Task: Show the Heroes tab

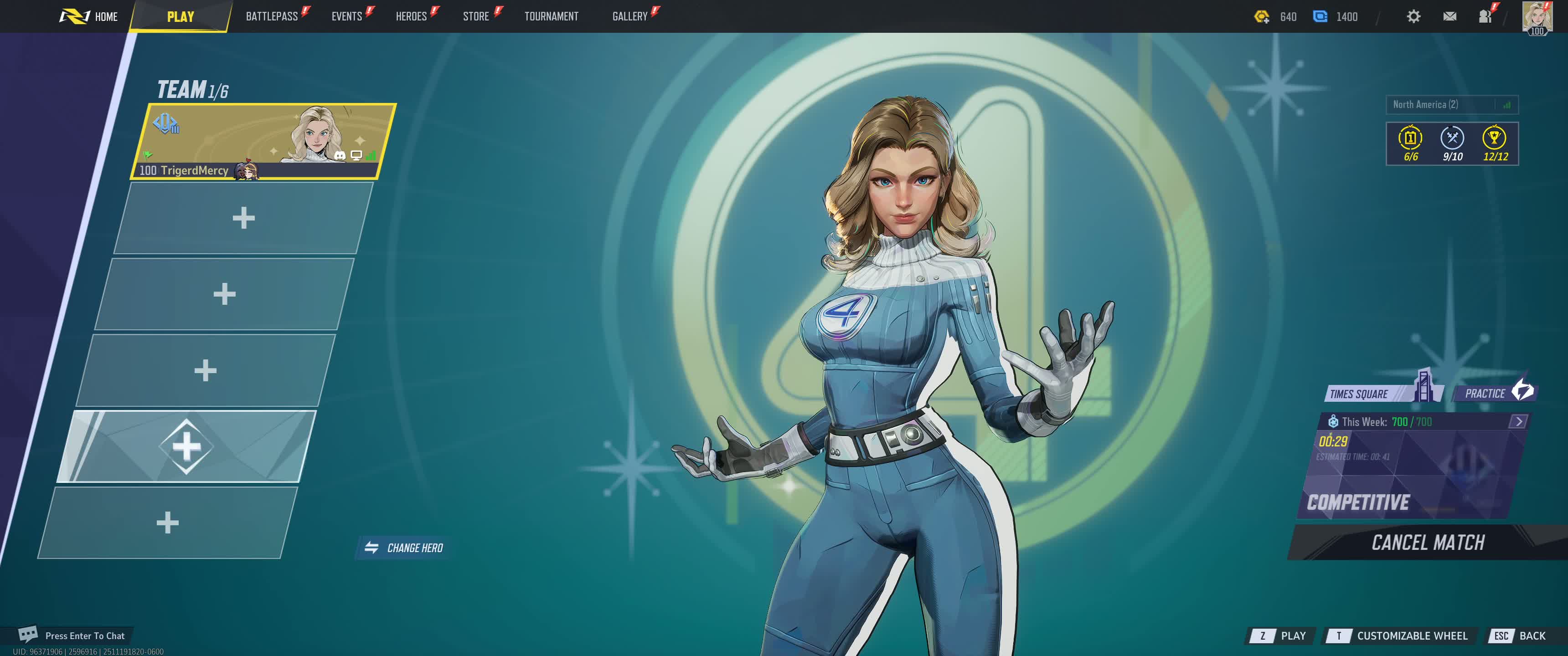Action: click(x=411, y=16)
